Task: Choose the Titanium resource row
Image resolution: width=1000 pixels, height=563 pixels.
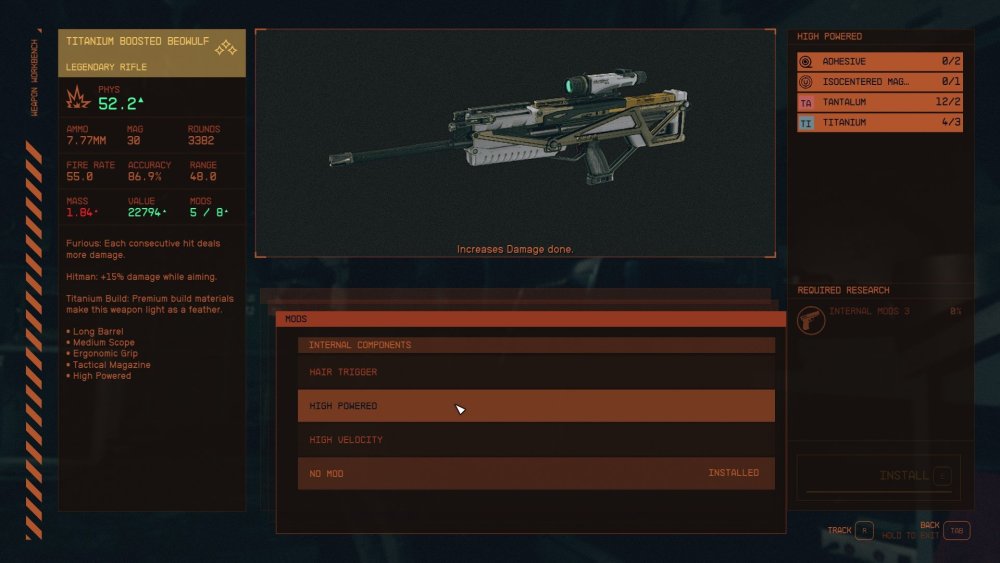Action: [879, 122]
